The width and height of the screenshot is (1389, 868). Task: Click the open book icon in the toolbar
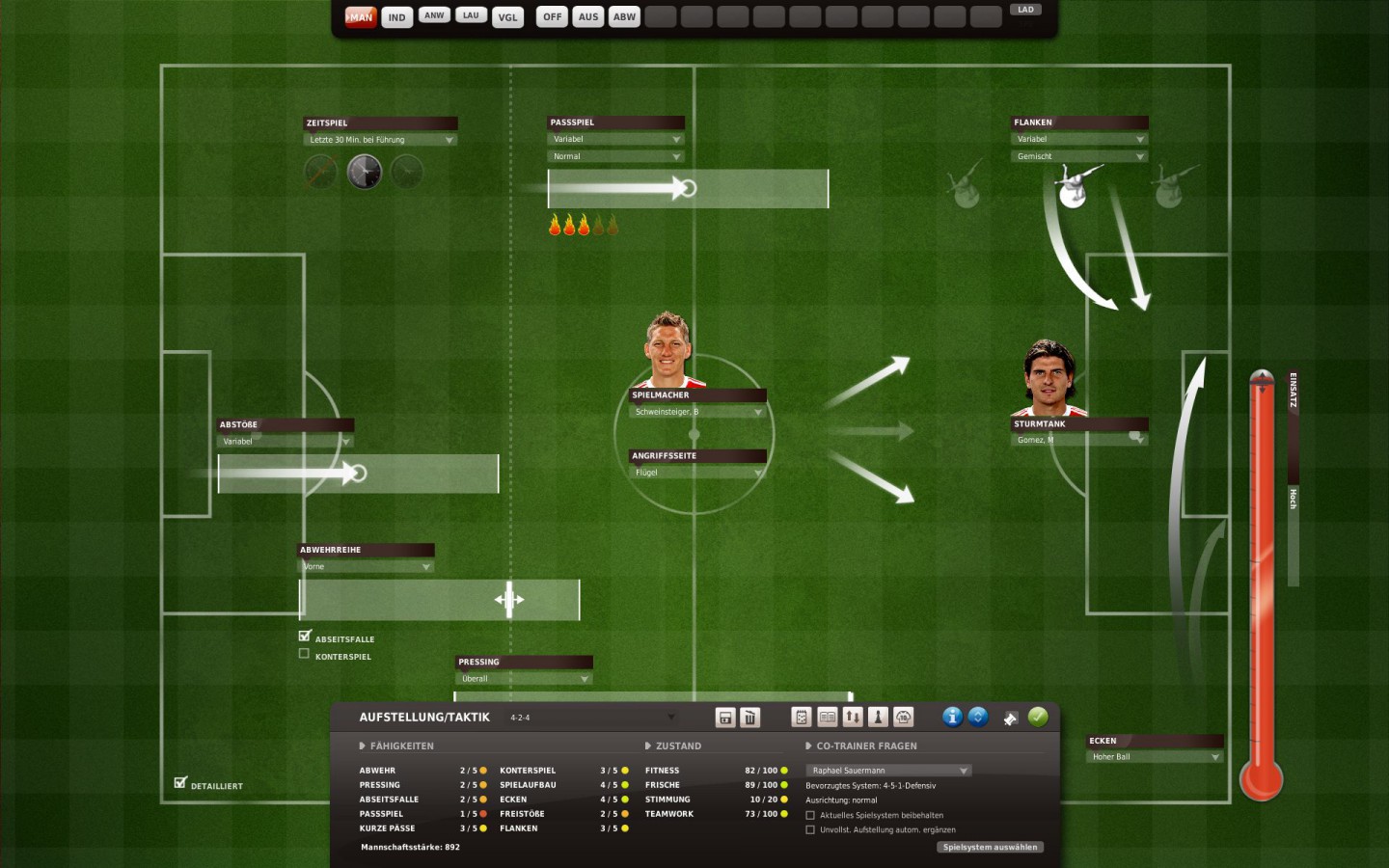828,718
